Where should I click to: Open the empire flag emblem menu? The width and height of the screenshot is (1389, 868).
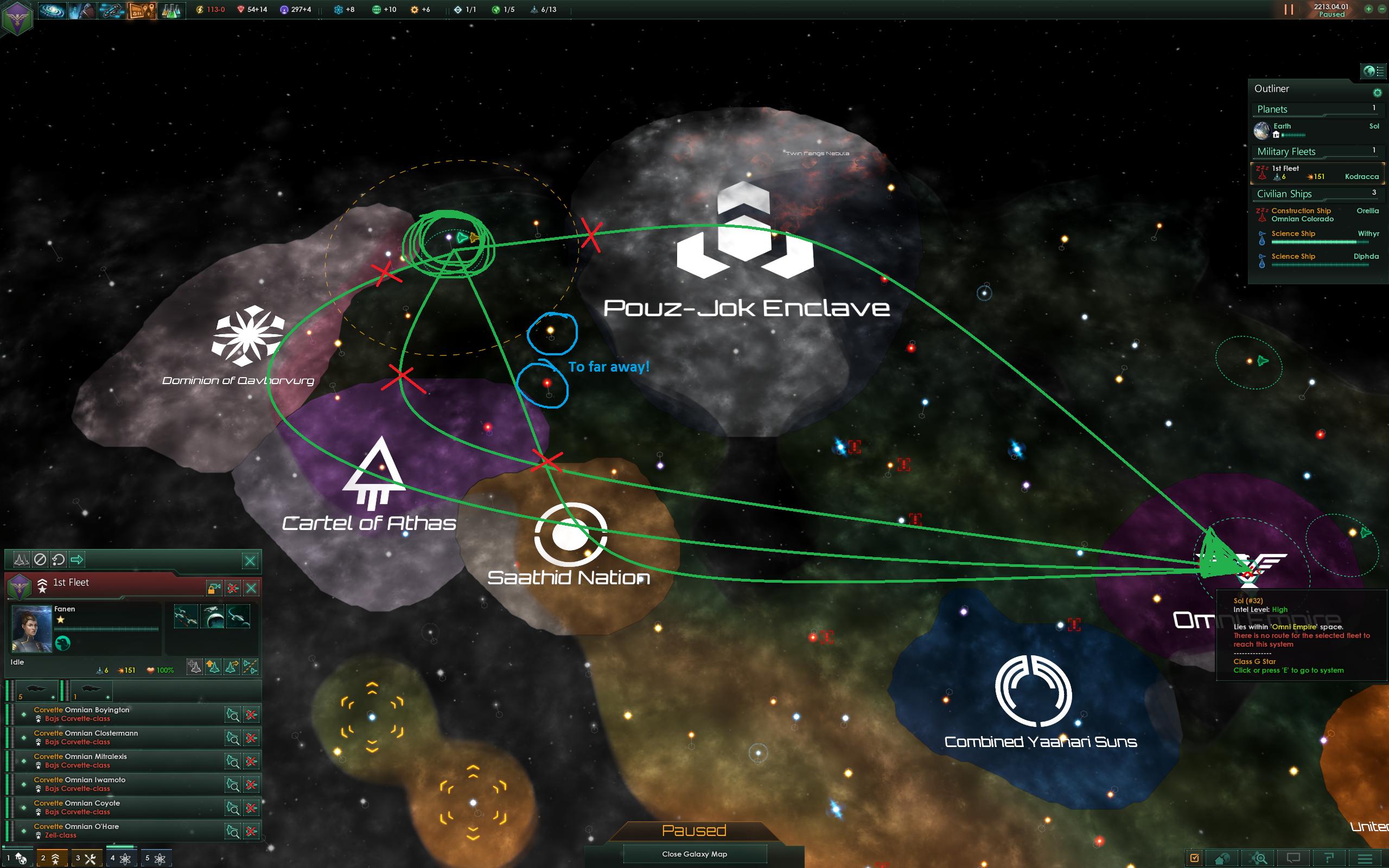17,17
